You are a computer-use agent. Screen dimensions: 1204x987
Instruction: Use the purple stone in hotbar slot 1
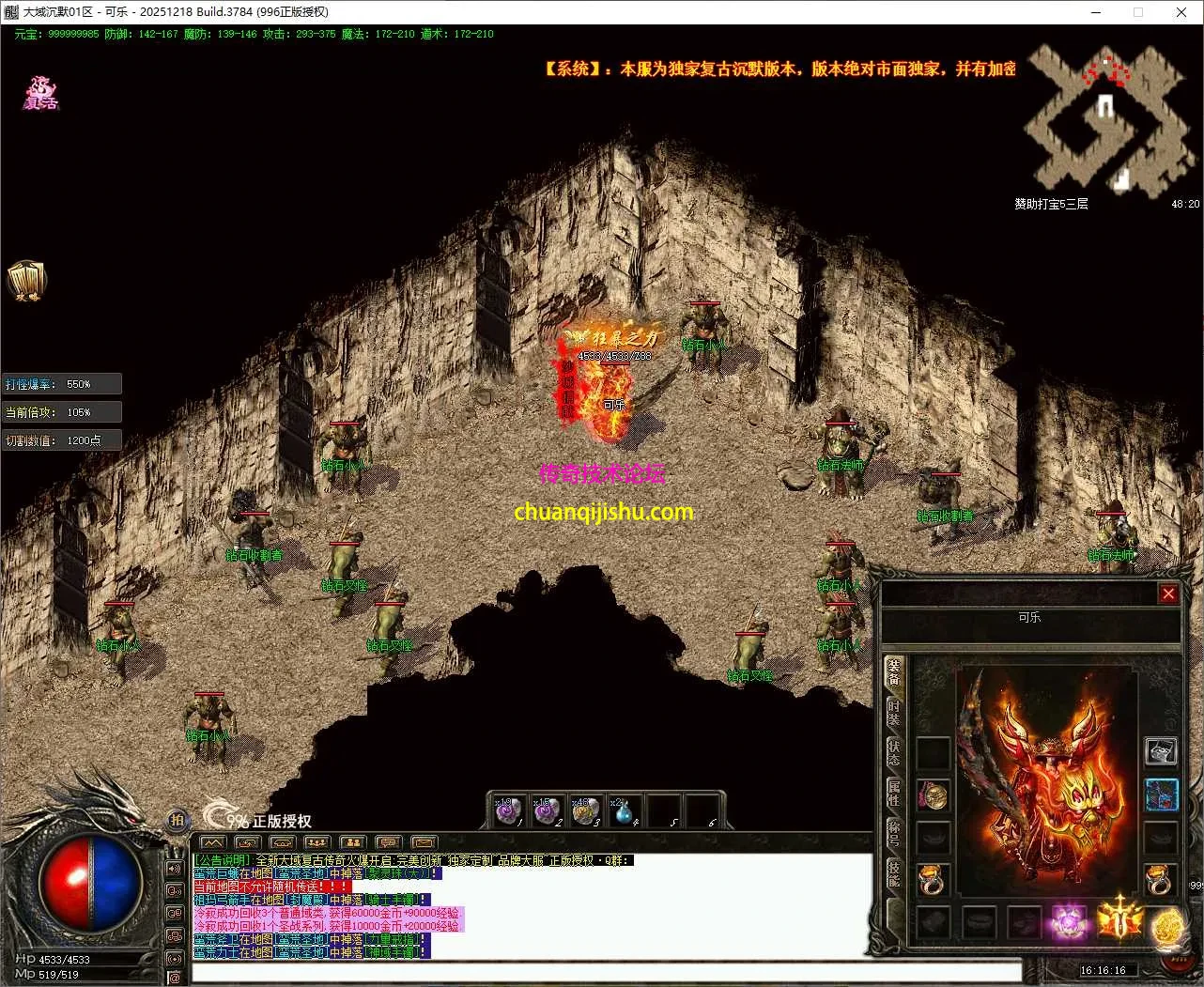coord(508,811)
